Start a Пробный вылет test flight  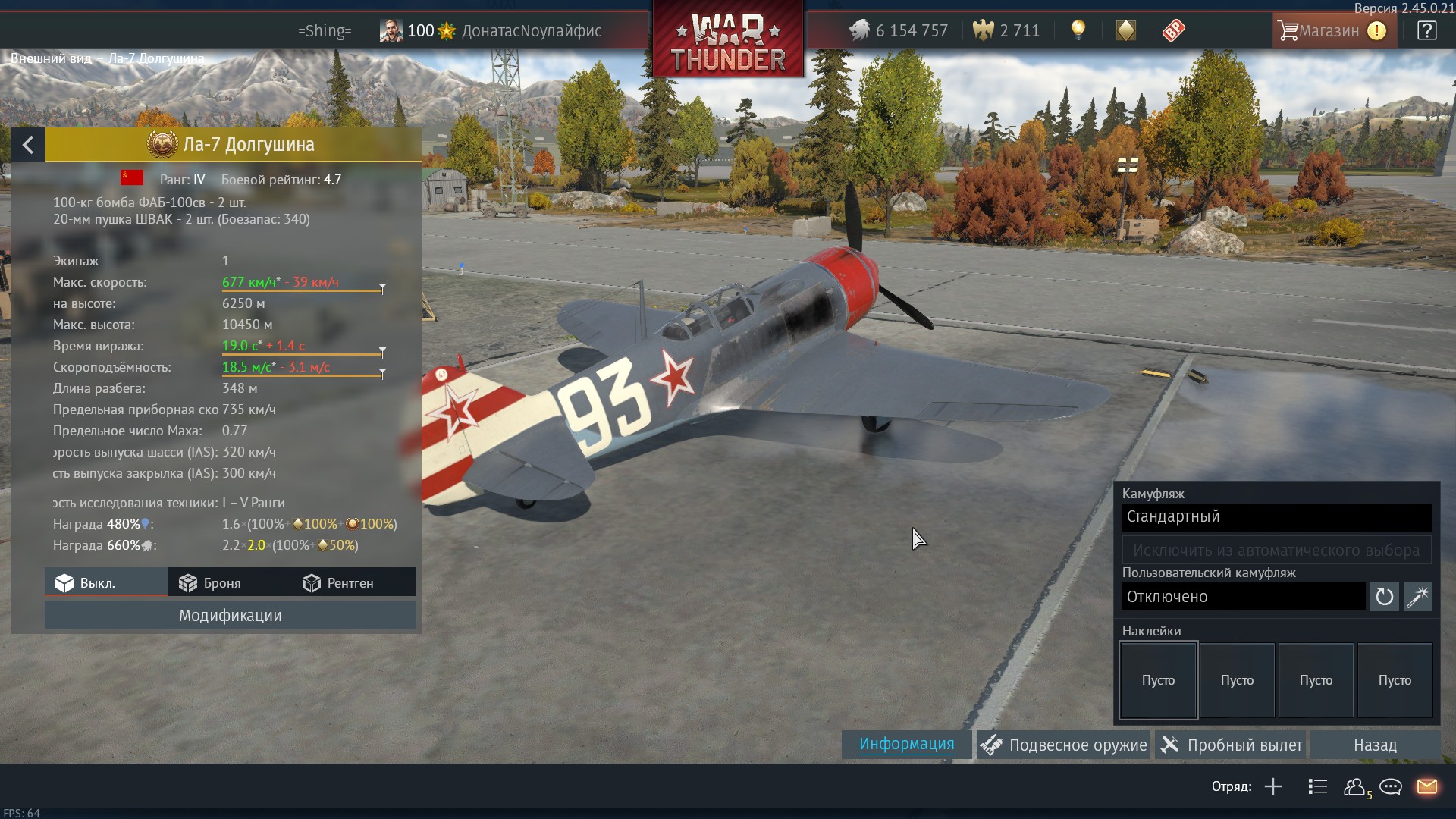[x=1232, y=745]
